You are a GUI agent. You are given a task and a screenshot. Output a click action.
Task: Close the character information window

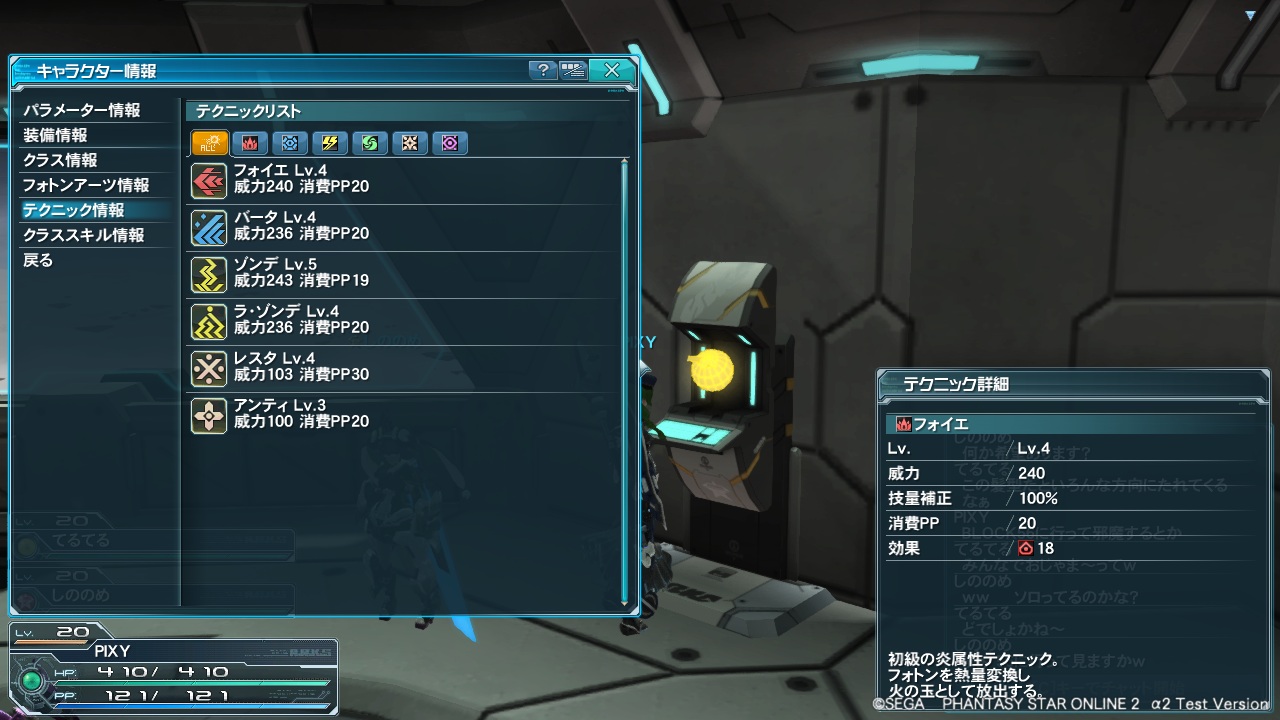pos(611,70)
